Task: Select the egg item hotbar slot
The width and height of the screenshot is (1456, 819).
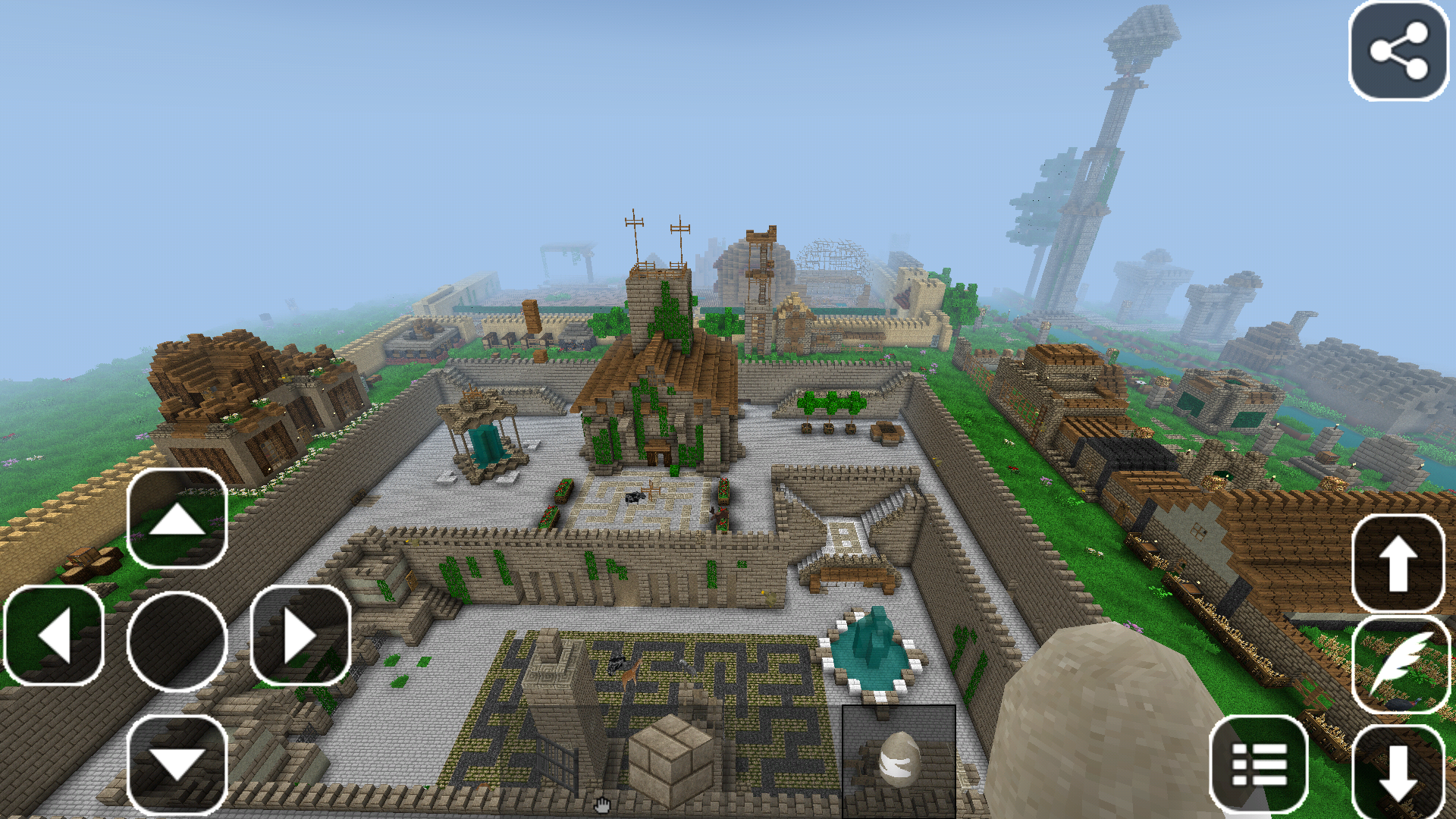Action: pos(899,761)
